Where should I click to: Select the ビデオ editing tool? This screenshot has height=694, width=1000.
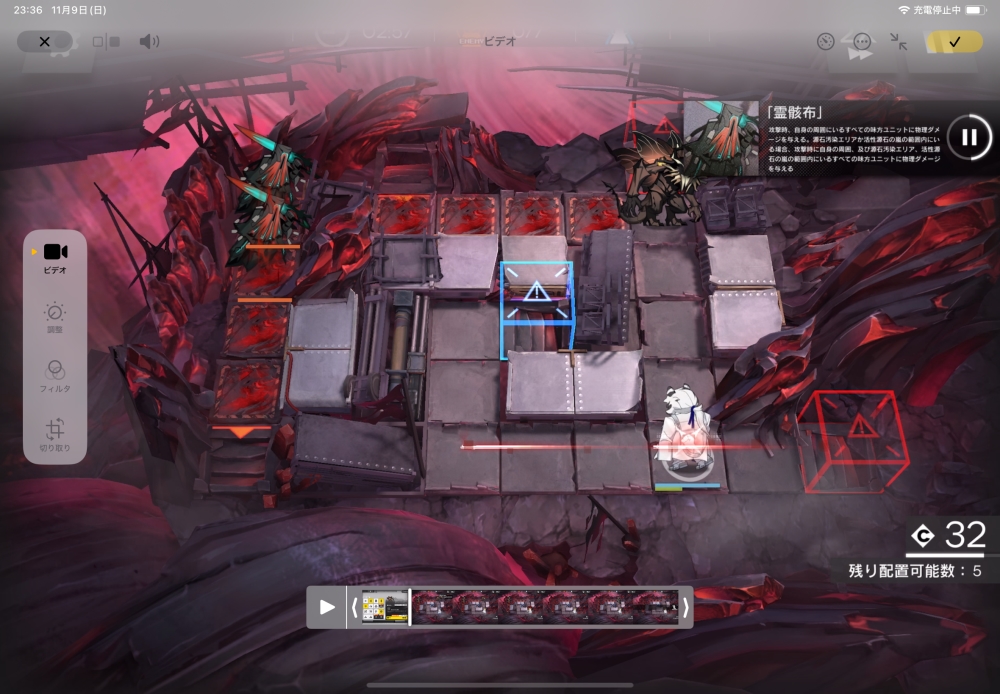tap(55, 258)
